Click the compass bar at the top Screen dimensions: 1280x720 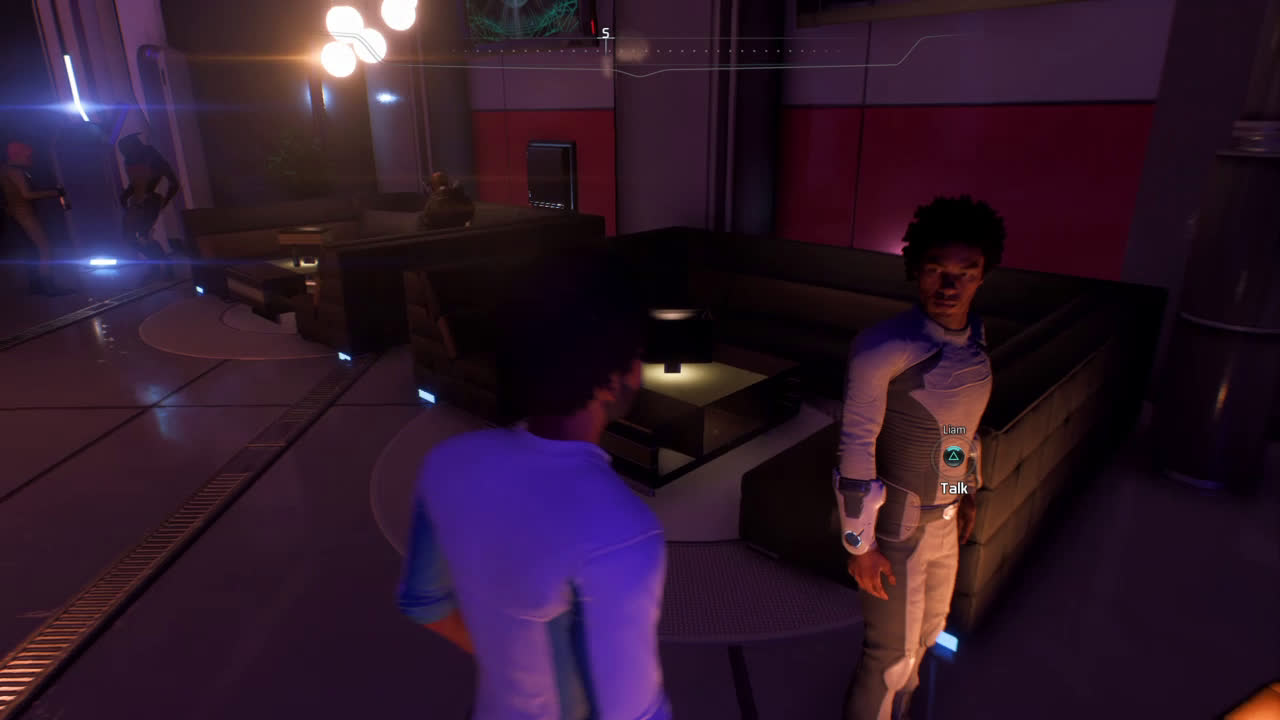pos(640,50)
